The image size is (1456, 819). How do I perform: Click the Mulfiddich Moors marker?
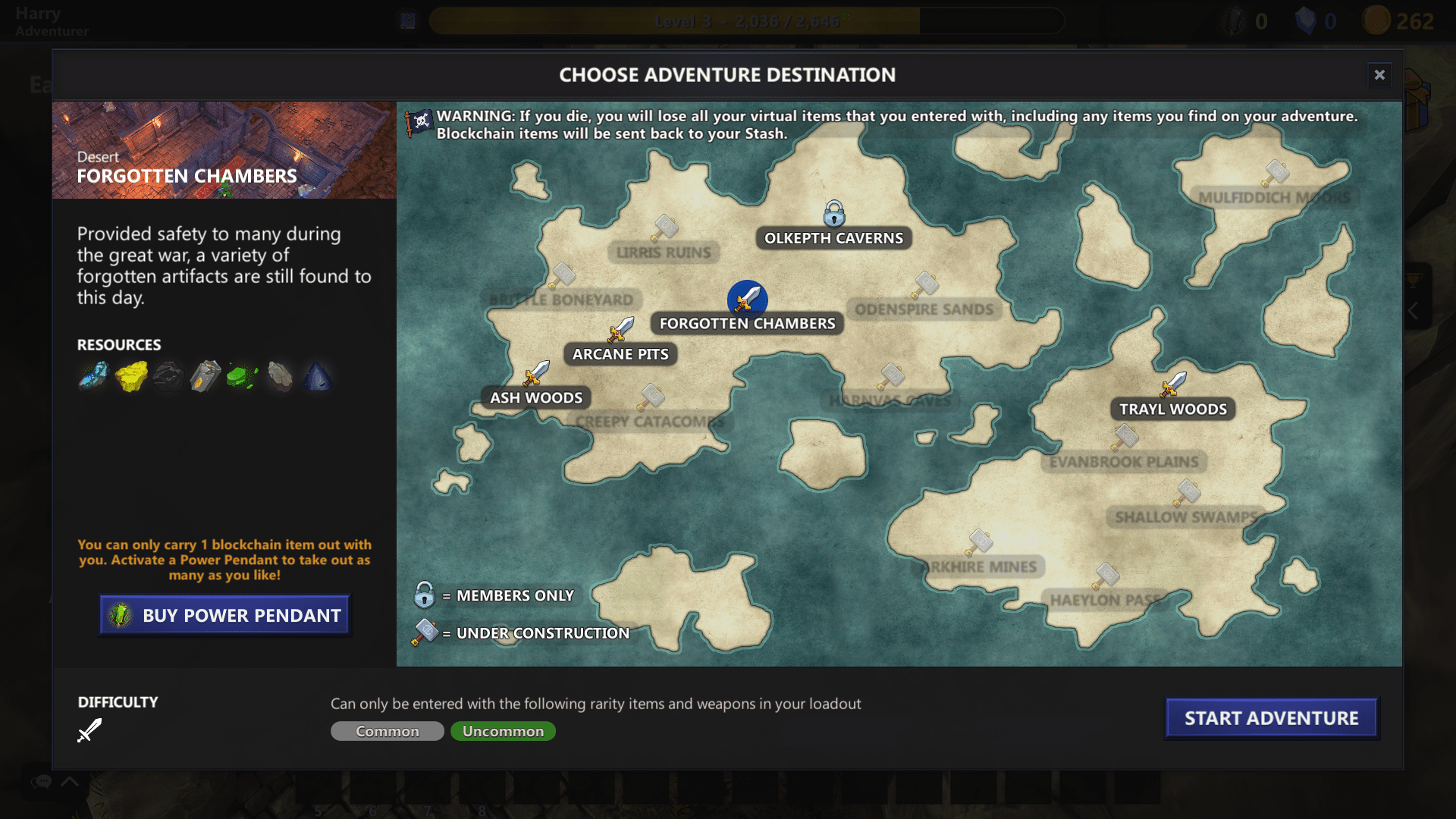point(1276,173)
